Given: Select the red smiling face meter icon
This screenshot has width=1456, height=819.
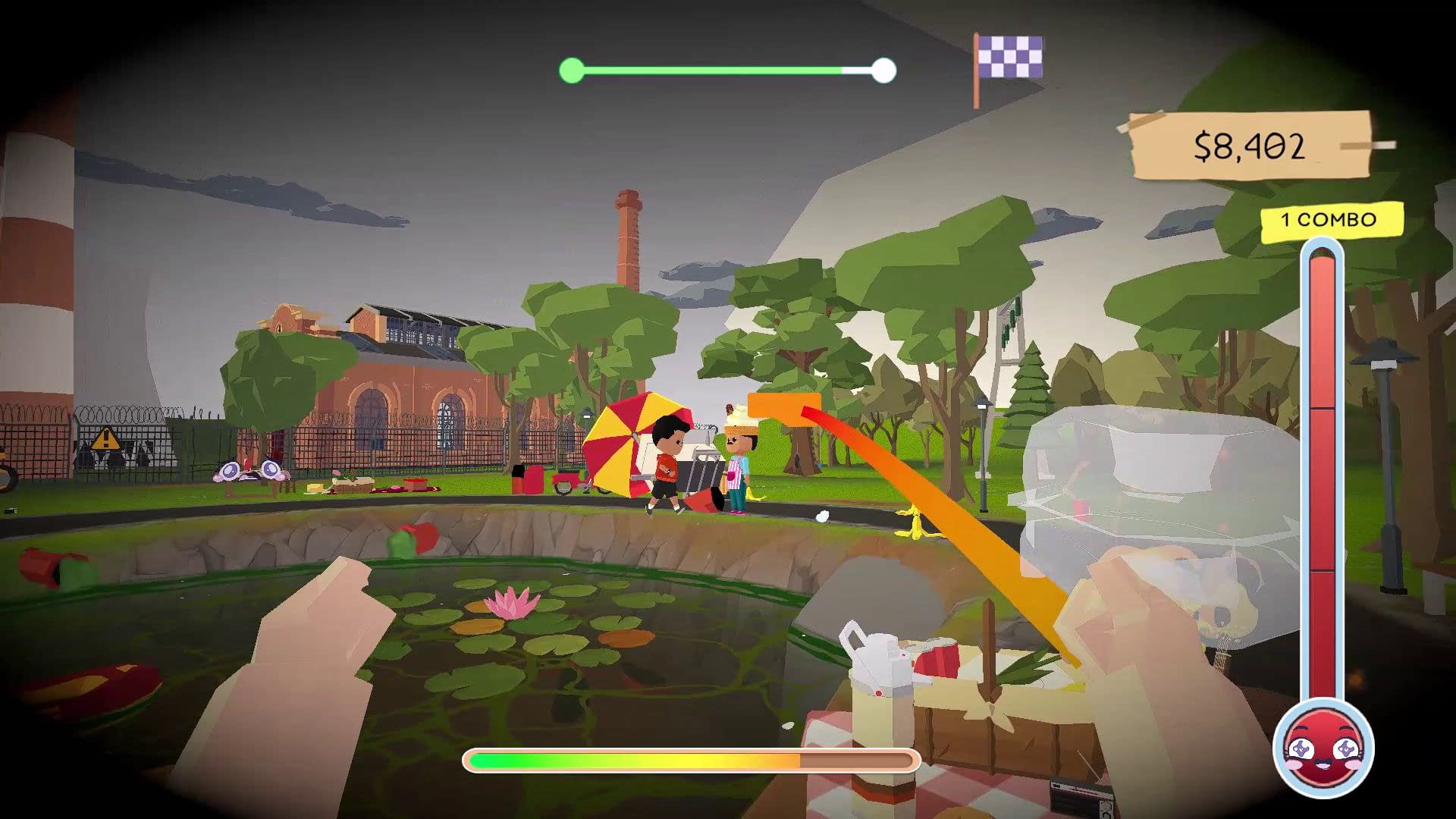Looking at the screenshot, I should pos(1323,748).
